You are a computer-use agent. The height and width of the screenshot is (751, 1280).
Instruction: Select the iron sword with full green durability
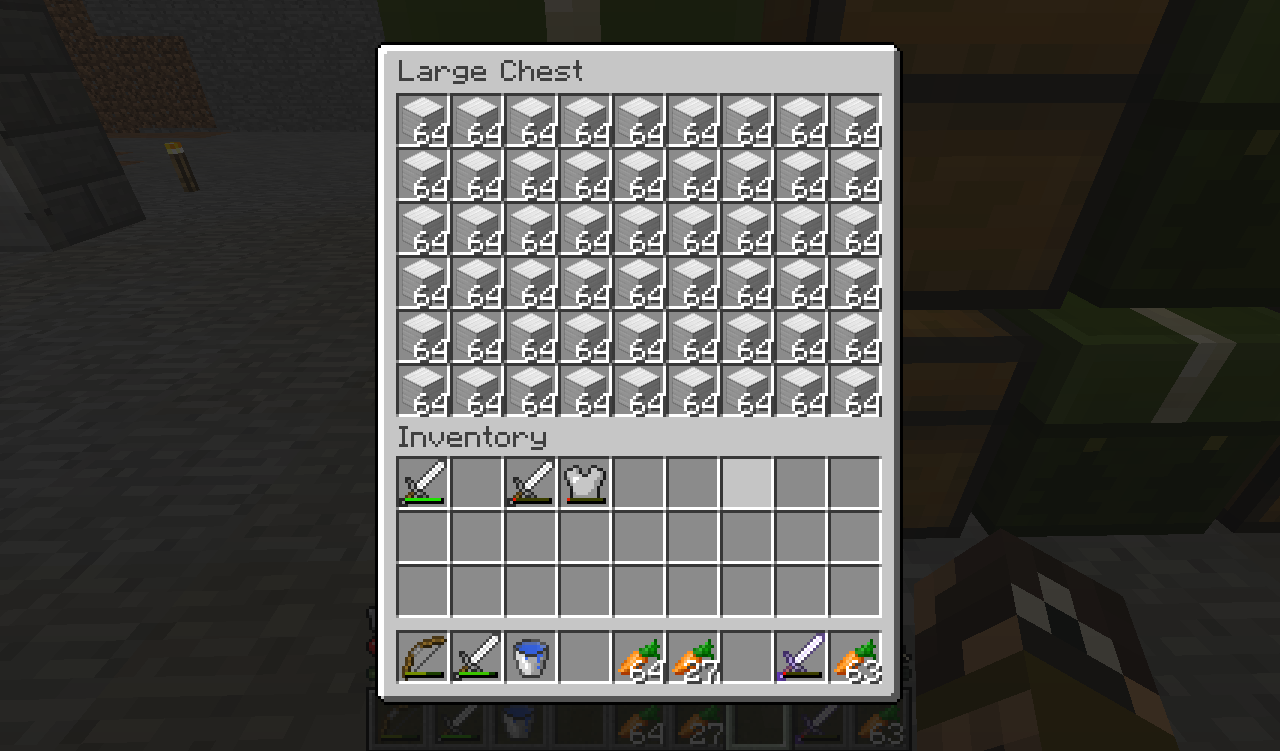pos(422,482)
